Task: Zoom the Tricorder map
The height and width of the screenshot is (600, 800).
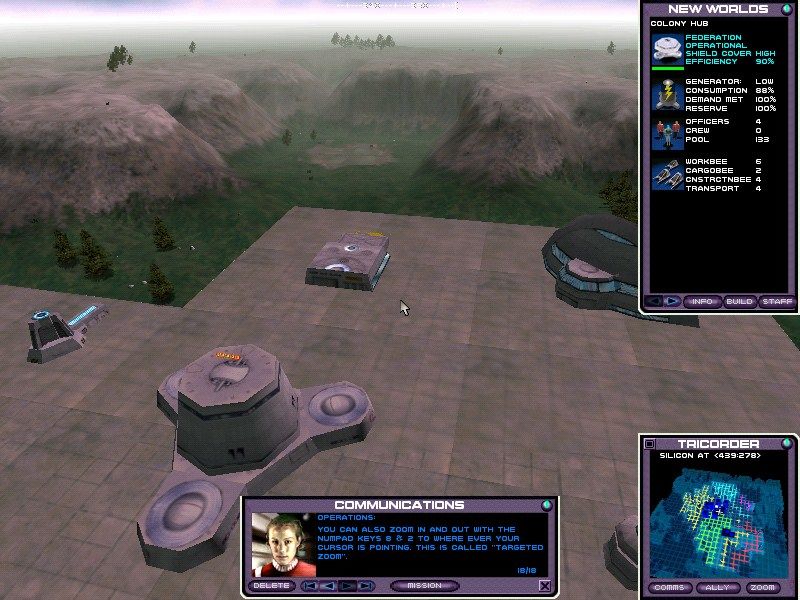Action: [x=765, y=587]
